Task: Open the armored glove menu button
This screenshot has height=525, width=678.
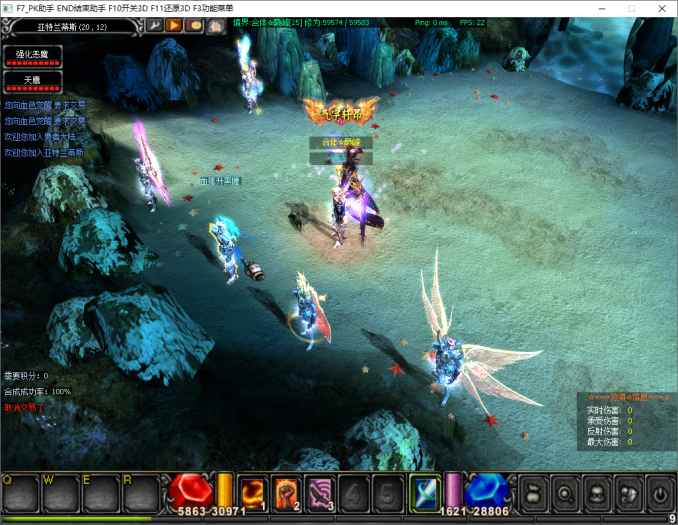Action: [628, 492]
